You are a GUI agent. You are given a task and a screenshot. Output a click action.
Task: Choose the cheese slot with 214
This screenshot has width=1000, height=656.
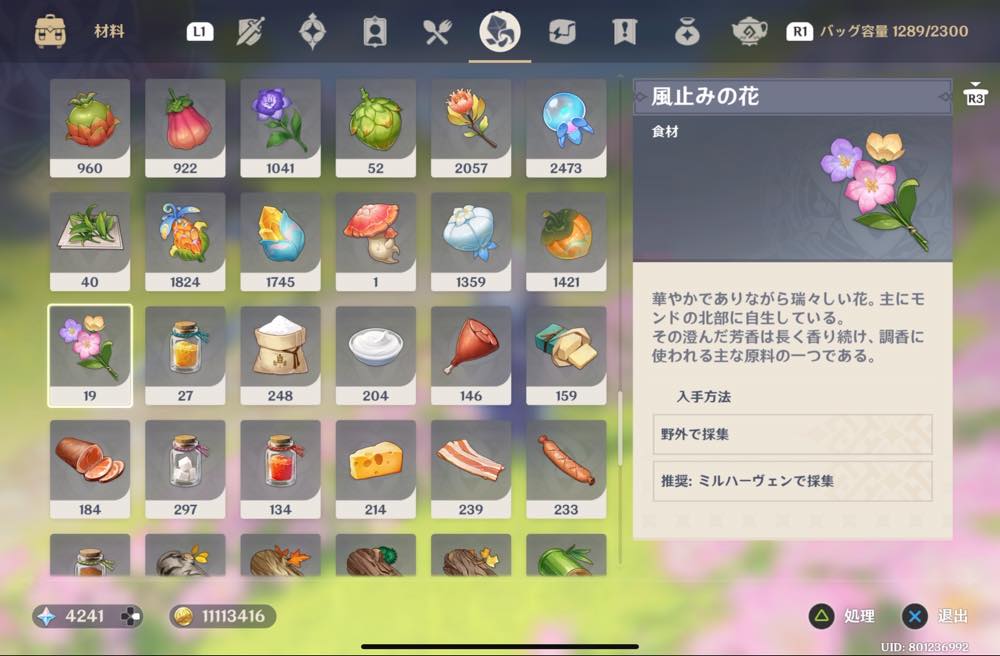375,468
